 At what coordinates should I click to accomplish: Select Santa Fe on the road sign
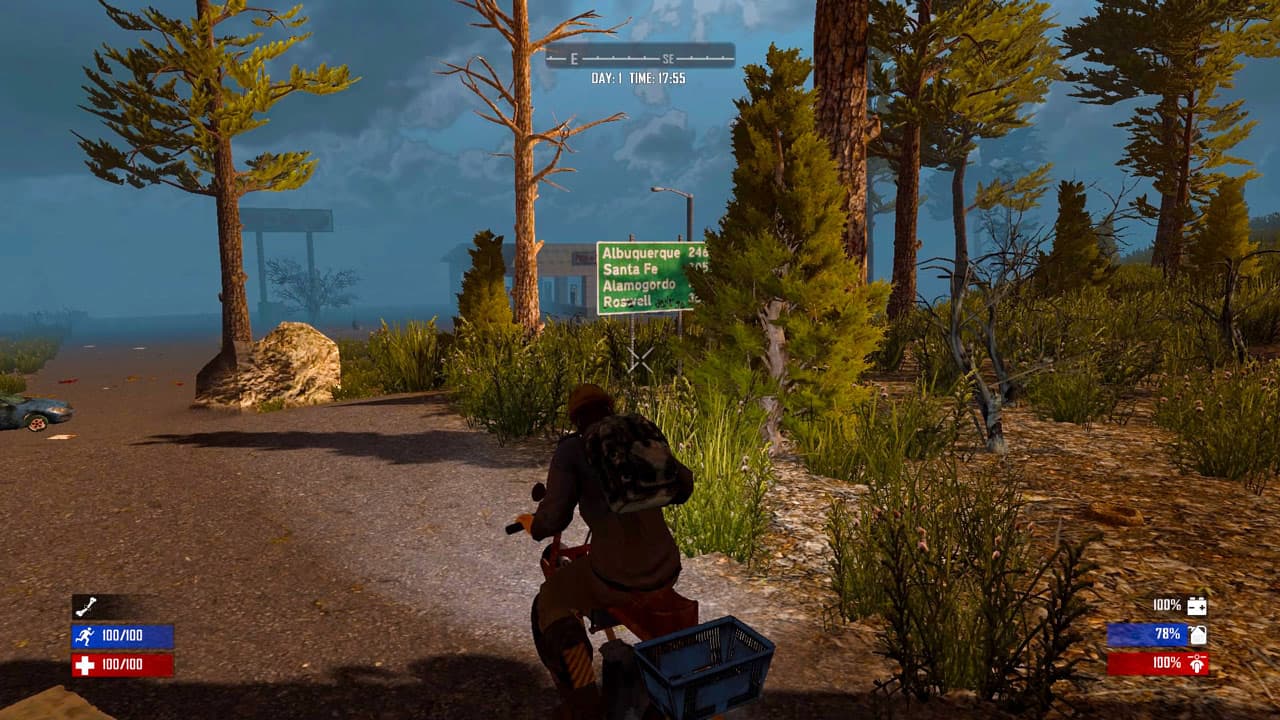click(x=628, y=270)
